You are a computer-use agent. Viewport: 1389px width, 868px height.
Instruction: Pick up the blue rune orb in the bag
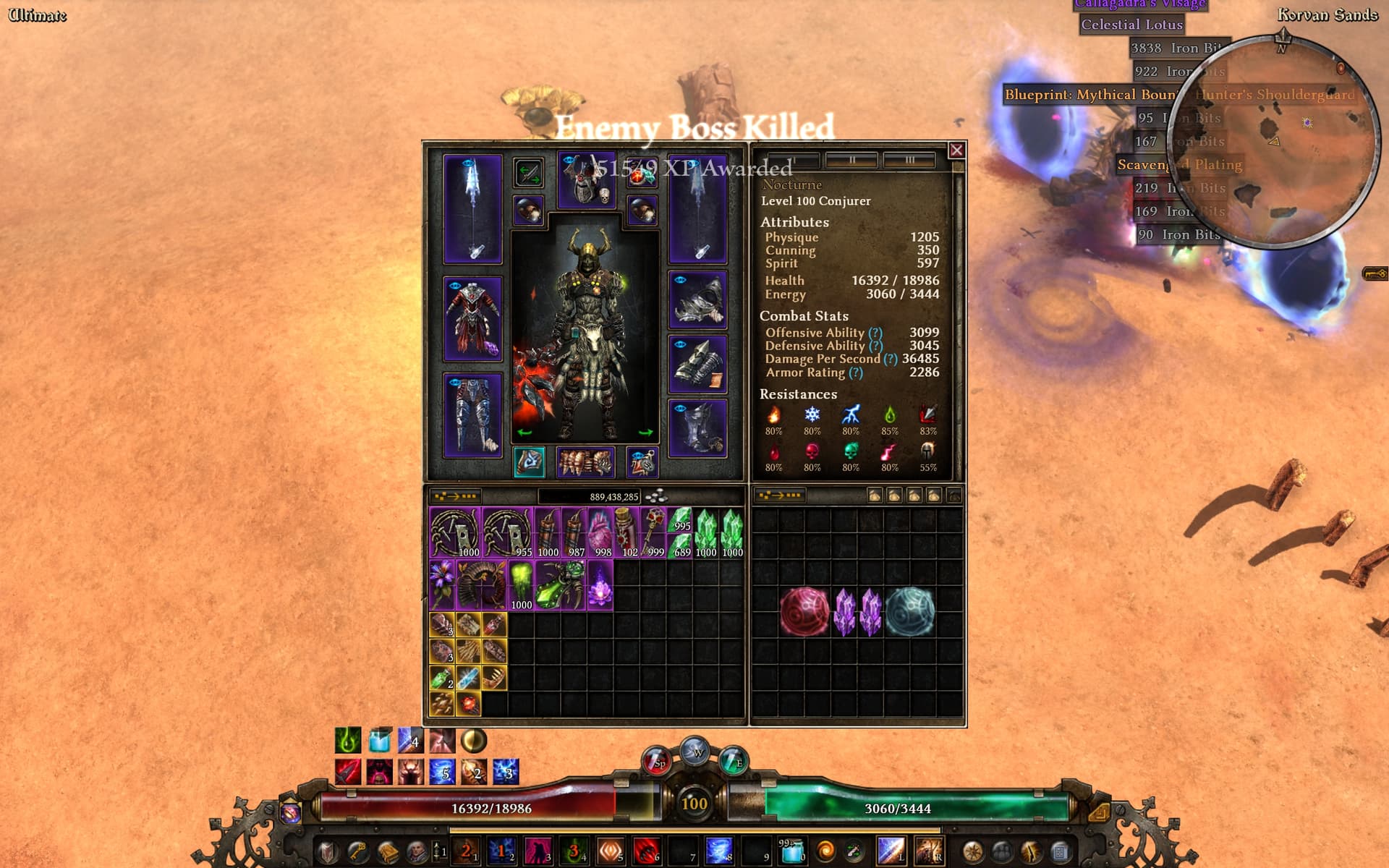[x=910, y=611]
